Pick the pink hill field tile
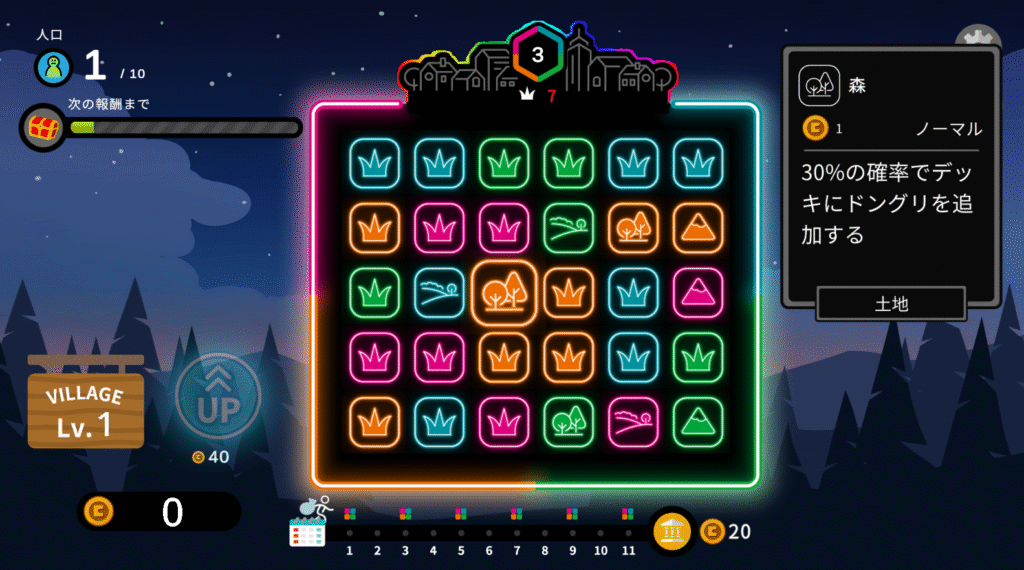 [633, 422]
